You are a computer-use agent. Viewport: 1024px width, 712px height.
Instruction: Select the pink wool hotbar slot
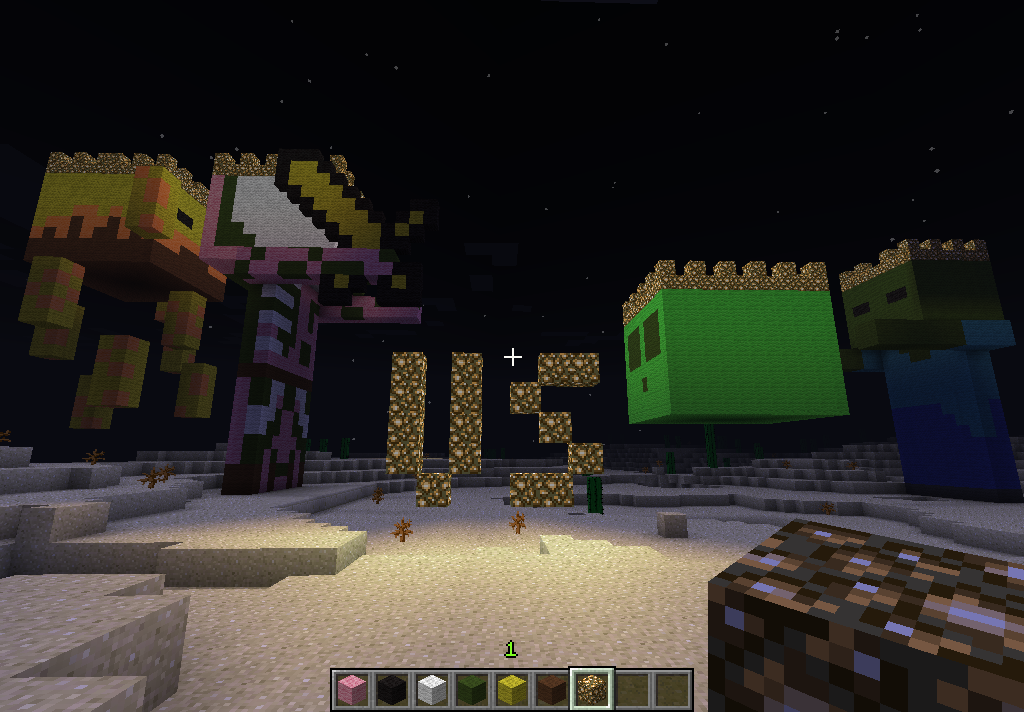(351, 689)
